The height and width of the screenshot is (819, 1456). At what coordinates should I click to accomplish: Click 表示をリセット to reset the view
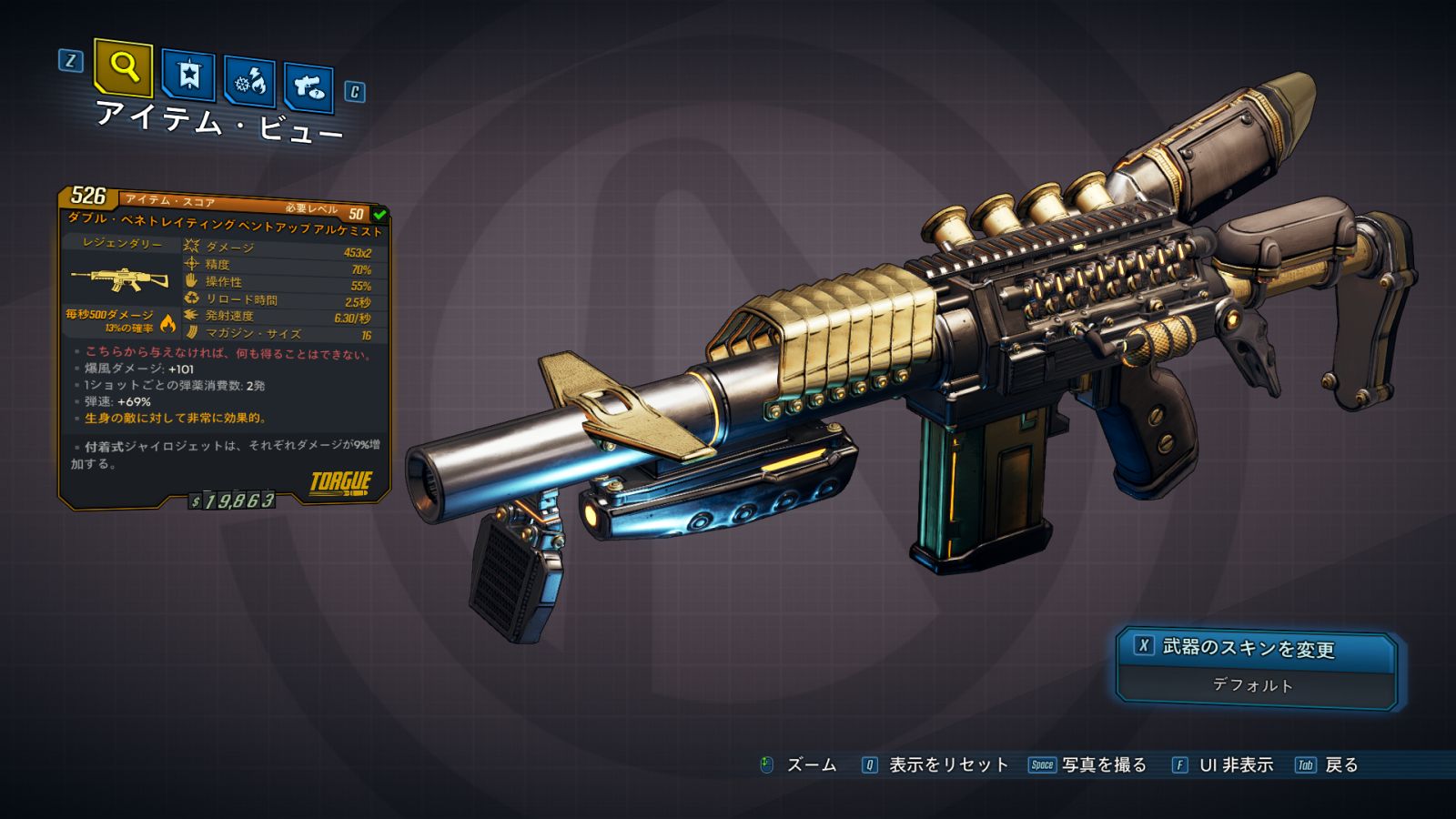(947, 765)
